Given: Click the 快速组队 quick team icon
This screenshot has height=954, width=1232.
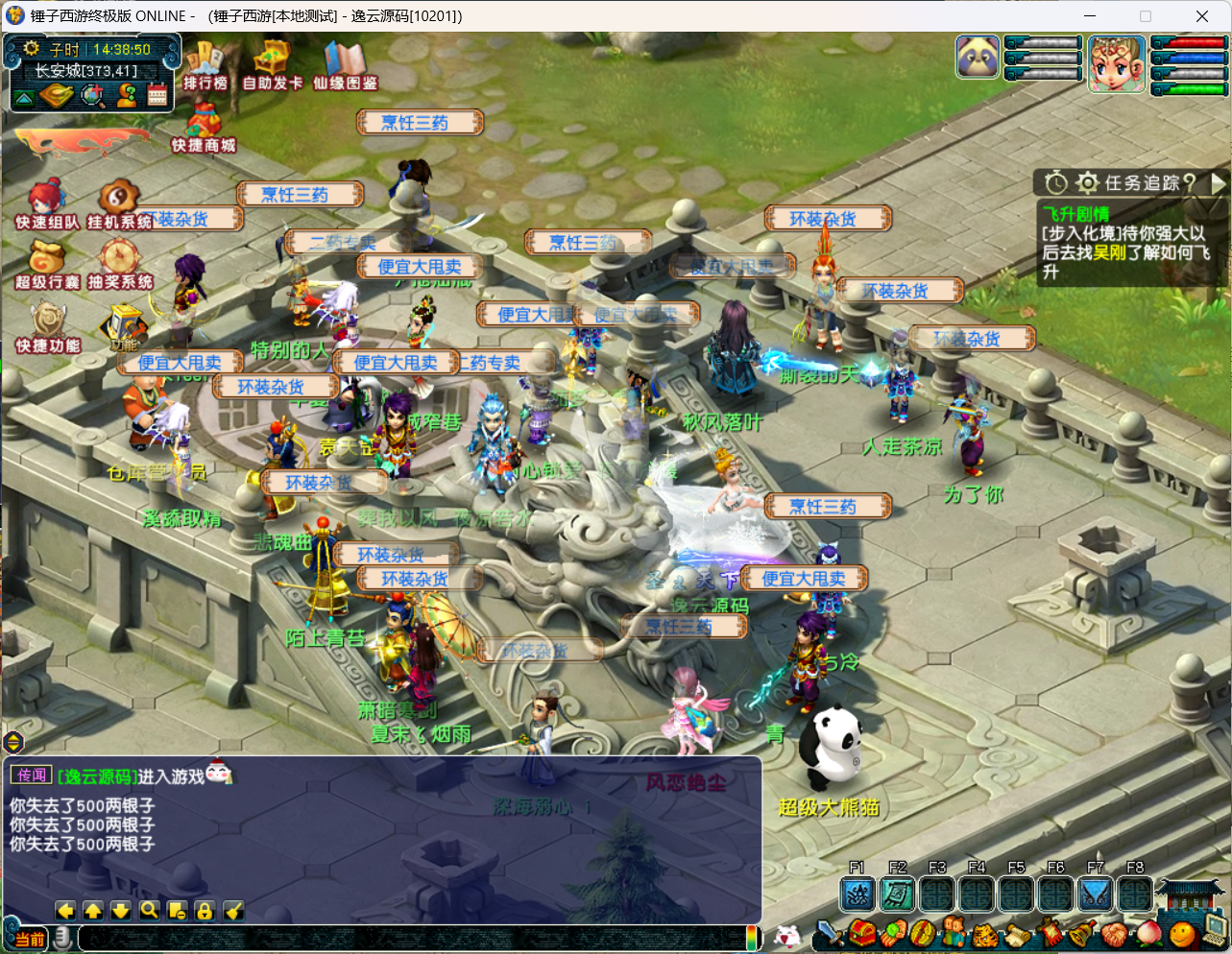Looking at the screenshot, I should [46, 203].
